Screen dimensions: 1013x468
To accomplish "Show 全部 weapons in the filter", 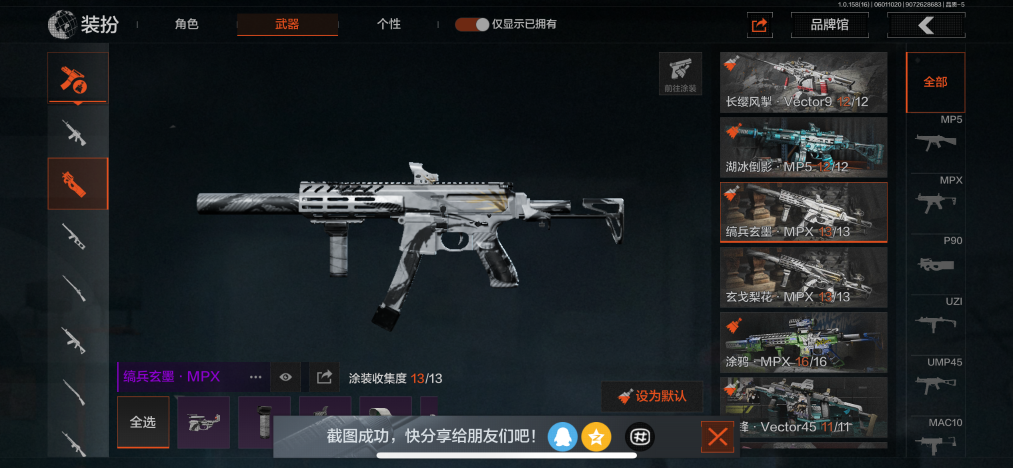I will click(x=935, y=82).
